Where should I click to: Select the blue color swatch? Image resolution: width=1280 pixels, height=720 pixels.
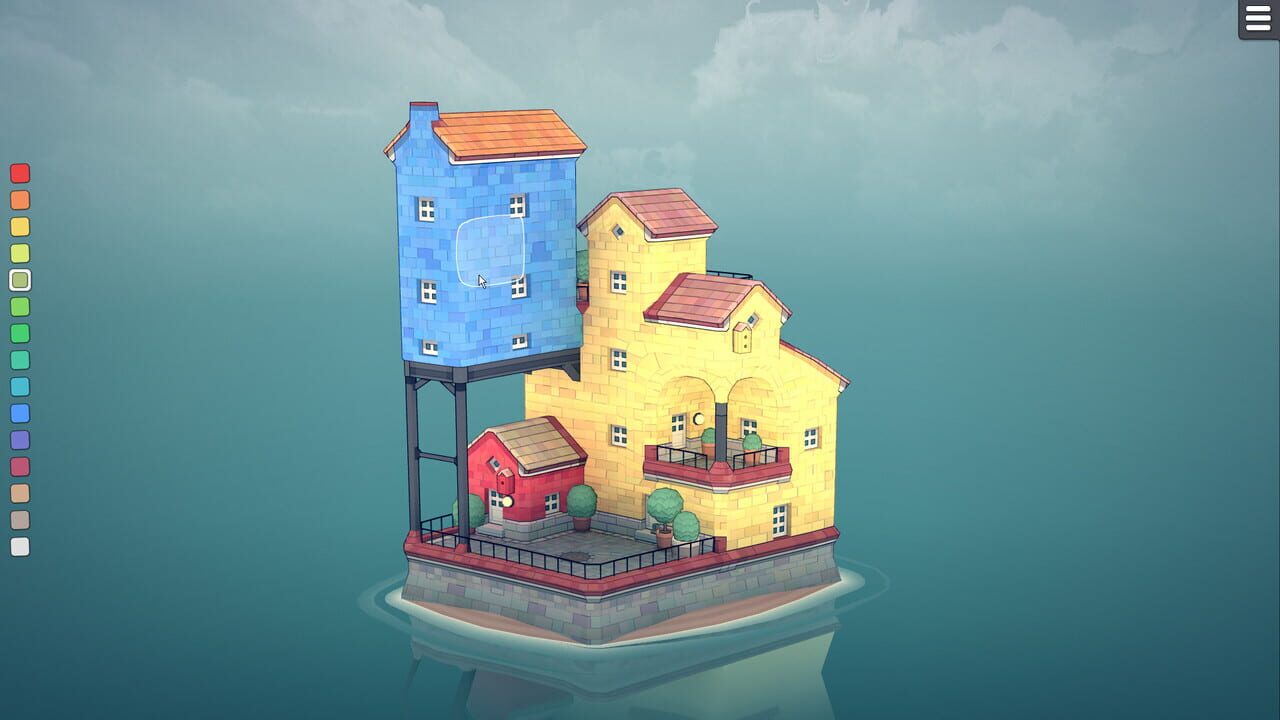tap(20, 414)
